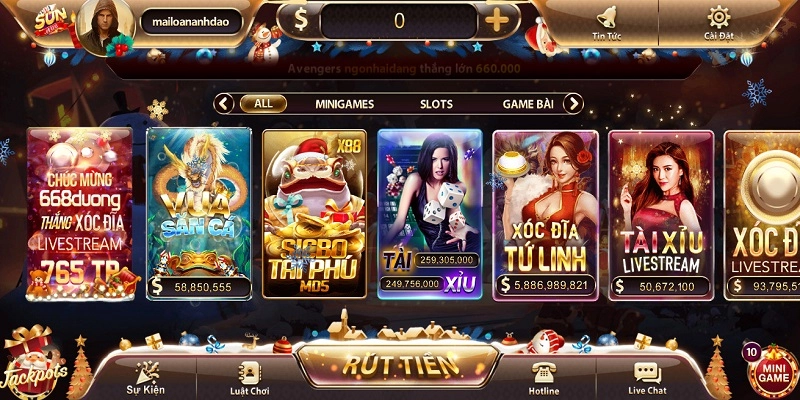
Task: Open the Tài Xỉu Livestream game
Action: [660, 212]
